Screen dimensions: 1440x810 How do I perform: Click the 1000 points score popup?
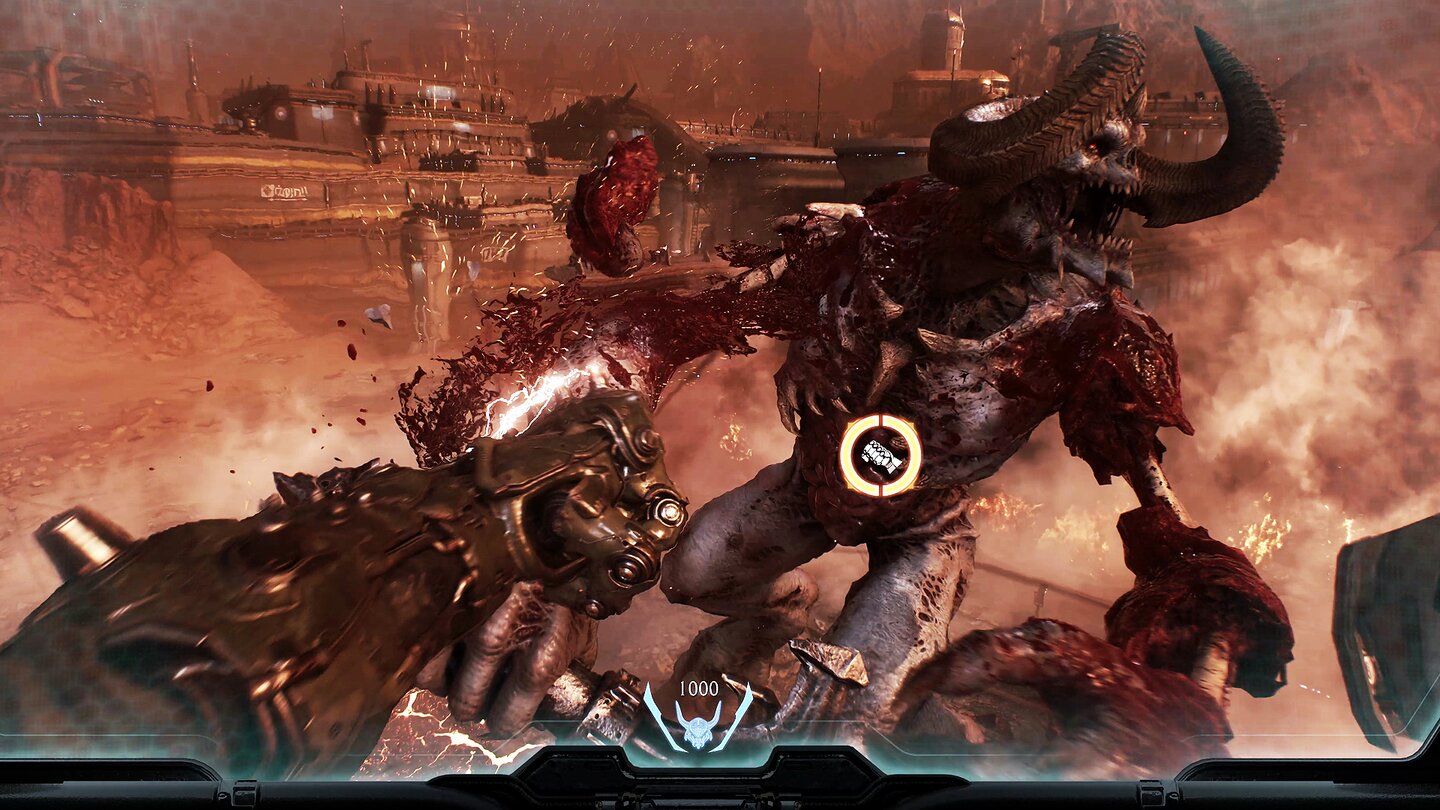[698, 688]
